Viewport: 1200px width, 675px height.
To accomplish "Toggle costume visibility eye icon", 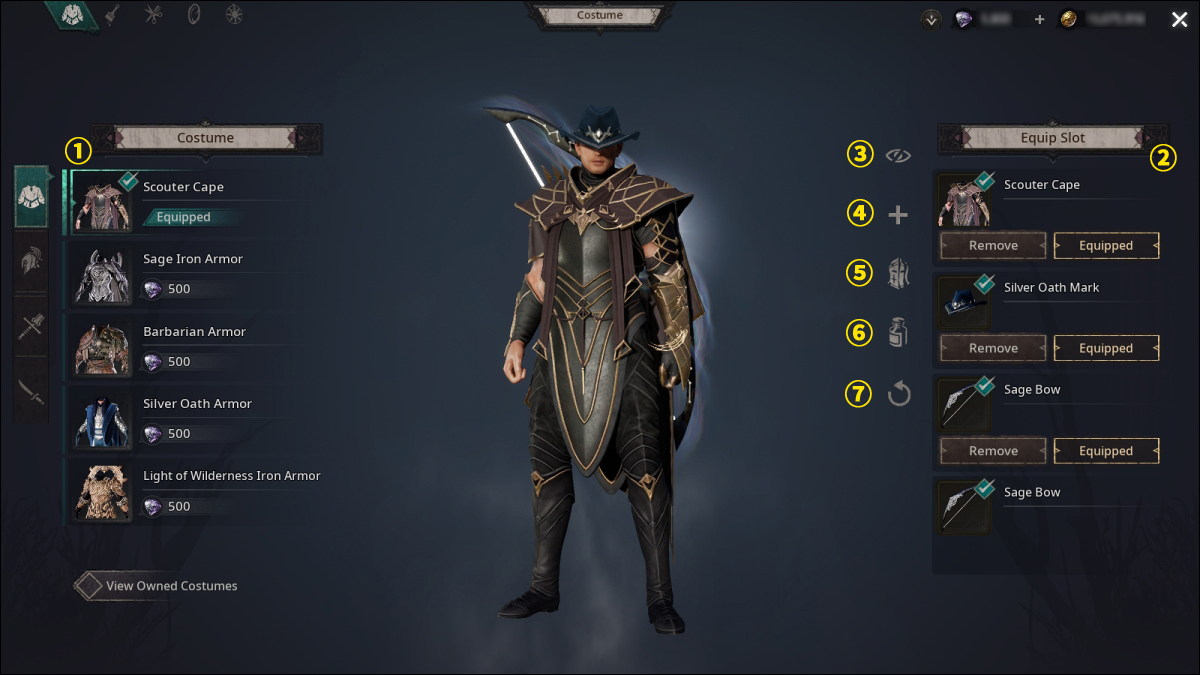I will pos(898,155).
